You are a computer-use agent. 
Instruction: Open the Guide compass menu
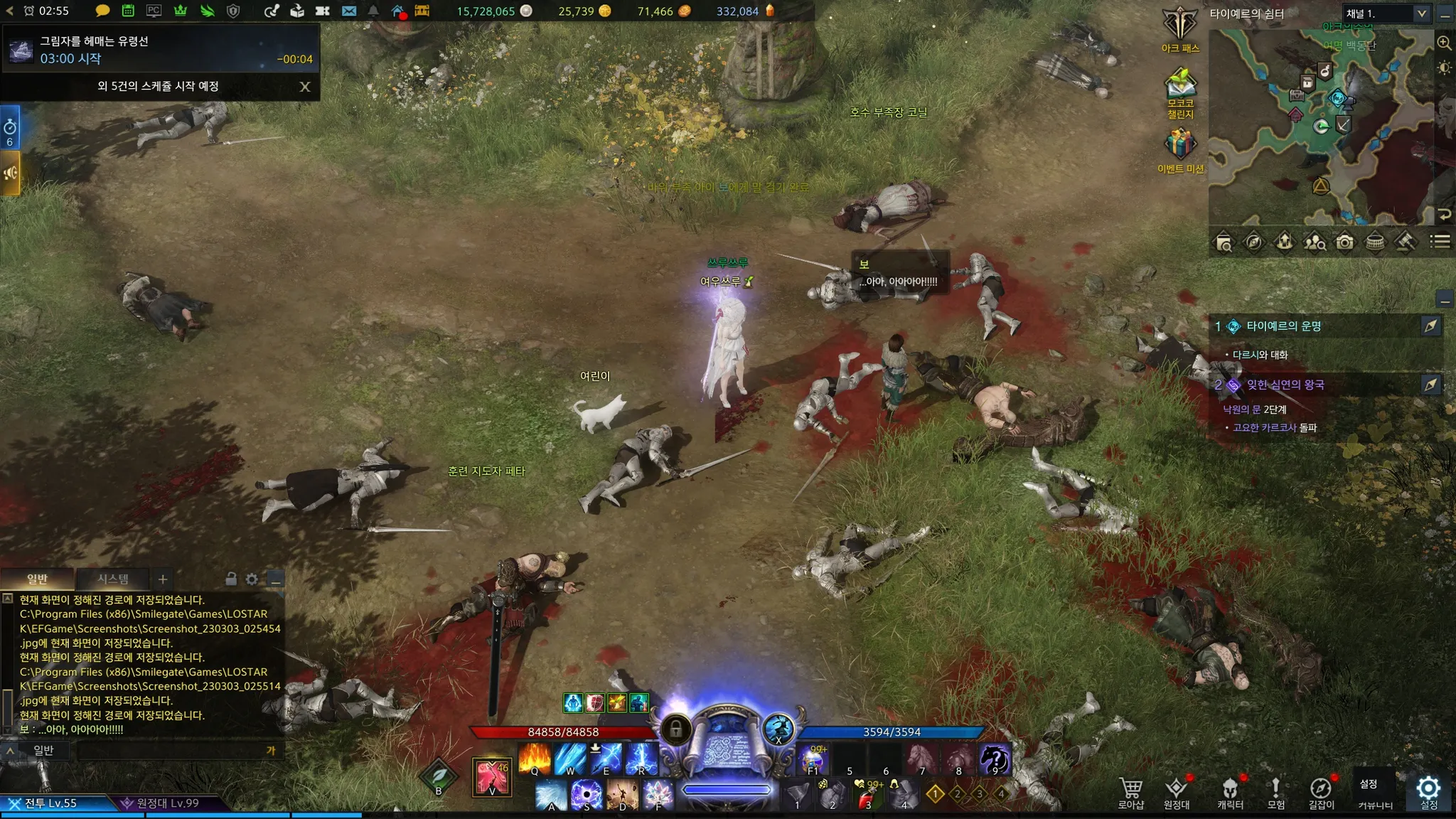(1321, 792)
